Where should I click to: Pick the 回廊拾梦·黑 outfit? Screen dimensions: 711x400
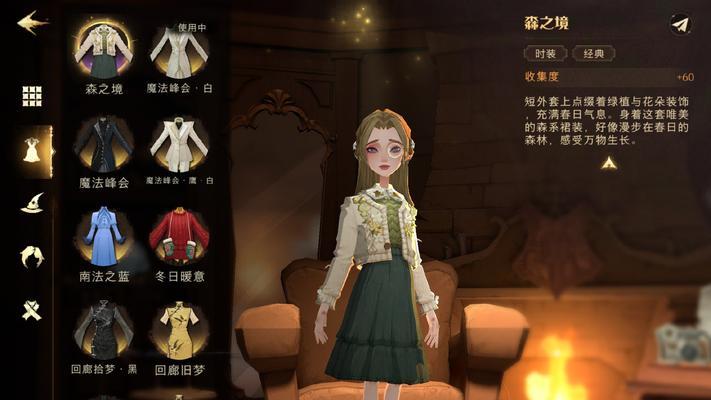pos(104,330)
